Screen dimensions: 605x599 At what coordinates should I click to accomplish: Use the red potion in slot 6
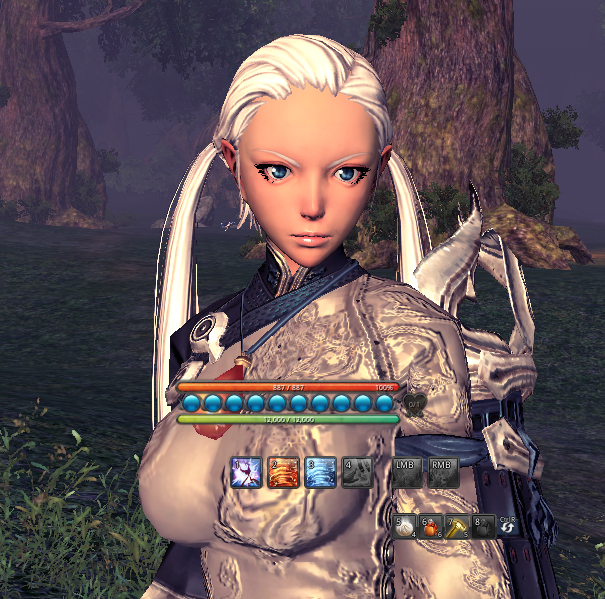(432, 527)
